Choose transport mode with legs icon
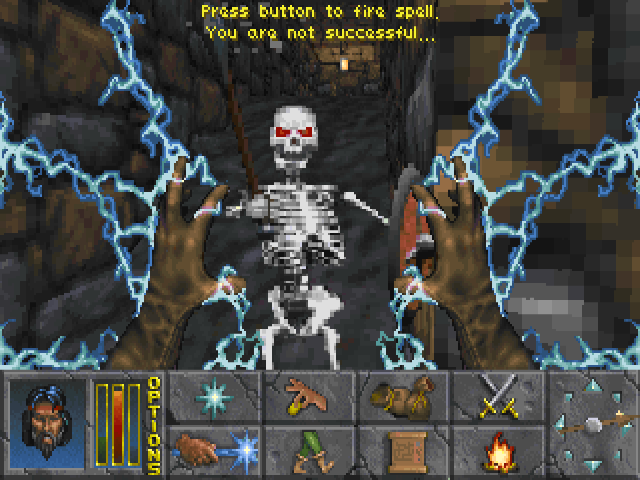Image resolution: width=640 pixels, height=480 pixels. click(x=307, y=449)
